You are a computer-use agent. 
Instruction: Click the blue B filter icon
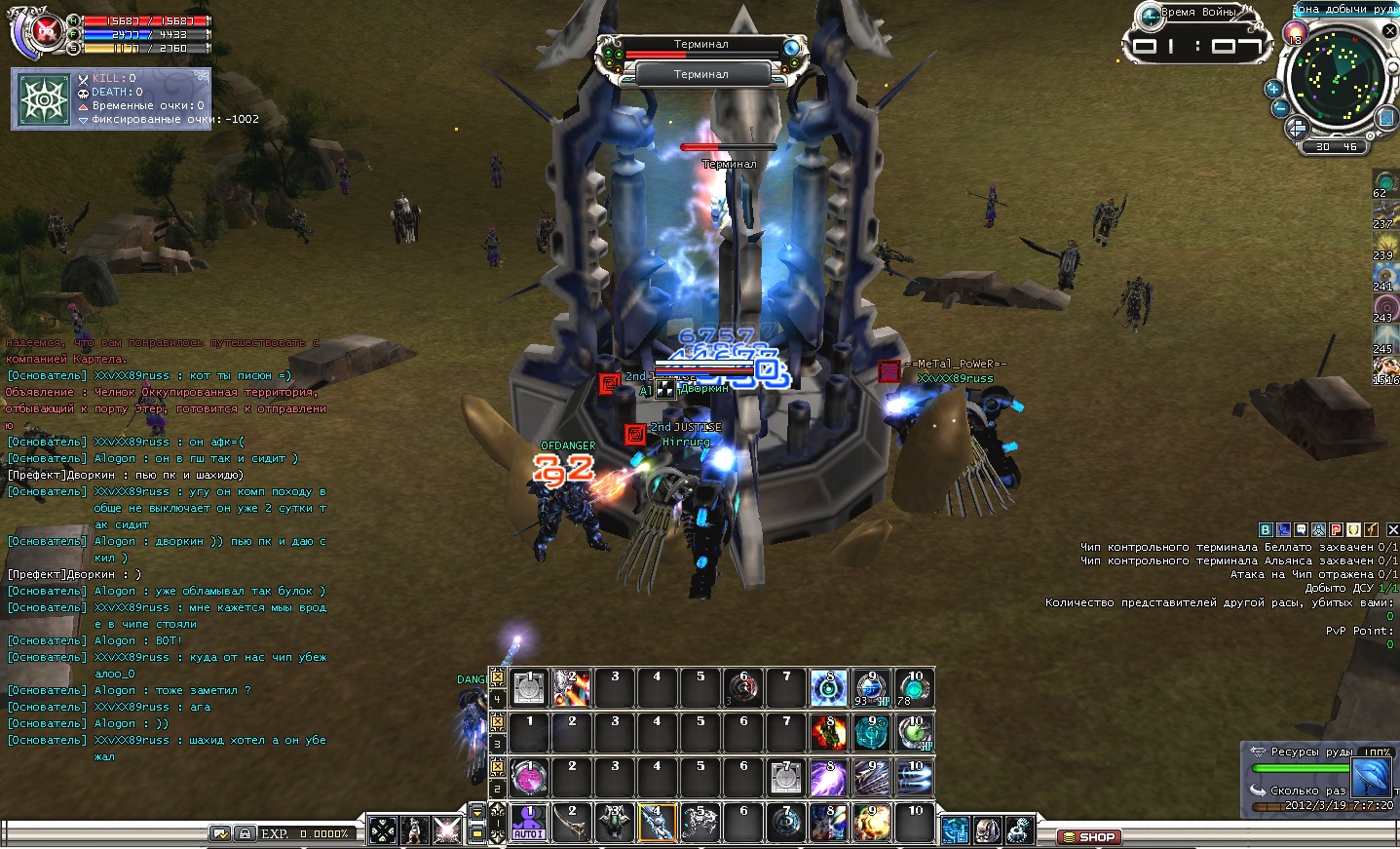point(1266,529)
